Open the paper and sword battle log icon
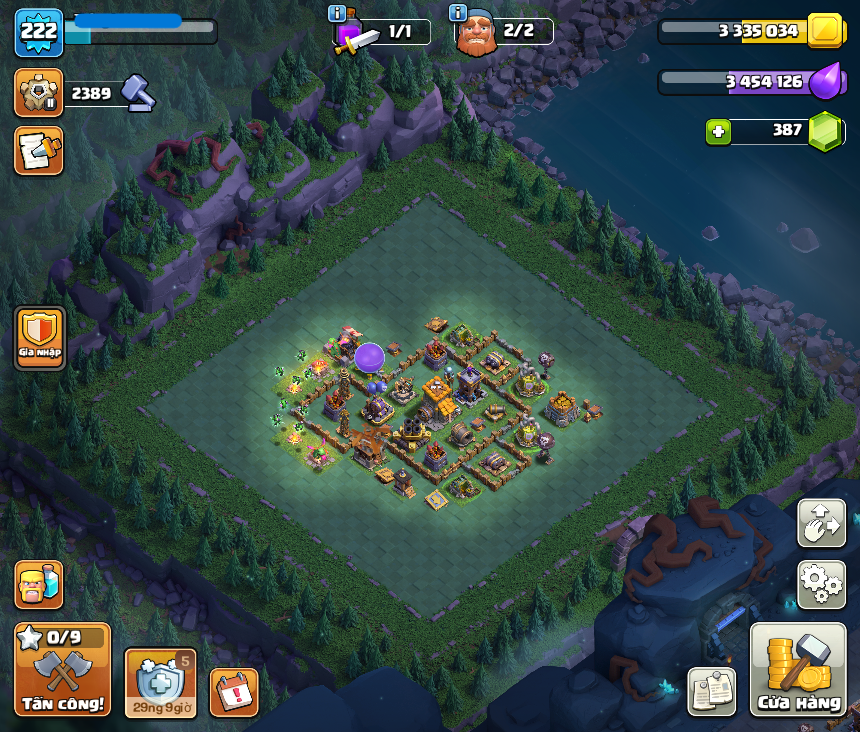Image resolution: width=860 pixels, height=732 pixels. click(39, 151)
